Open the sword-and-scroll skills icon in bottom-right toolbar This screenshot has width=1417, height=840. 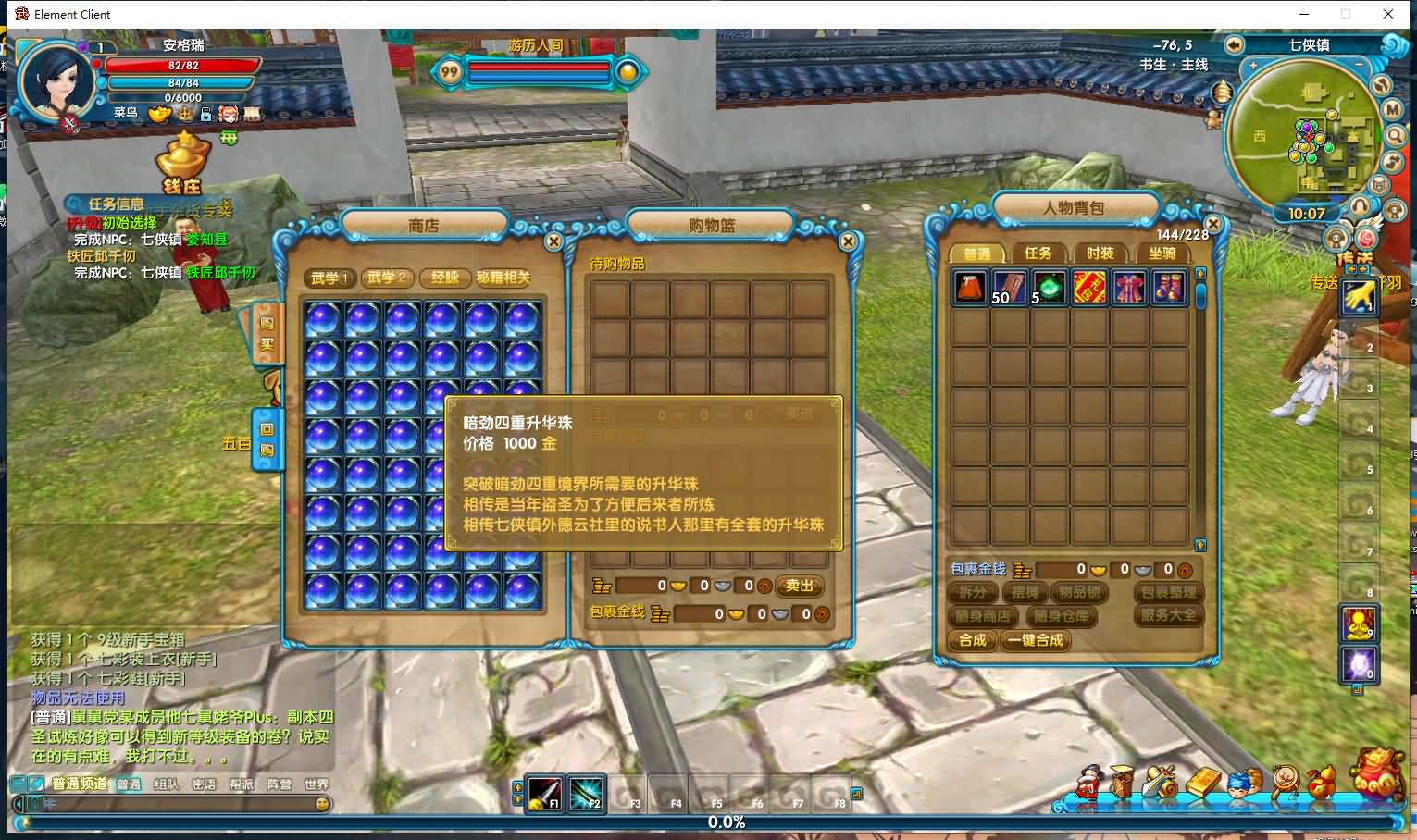pyautogui.click(x=1159, y=784)
